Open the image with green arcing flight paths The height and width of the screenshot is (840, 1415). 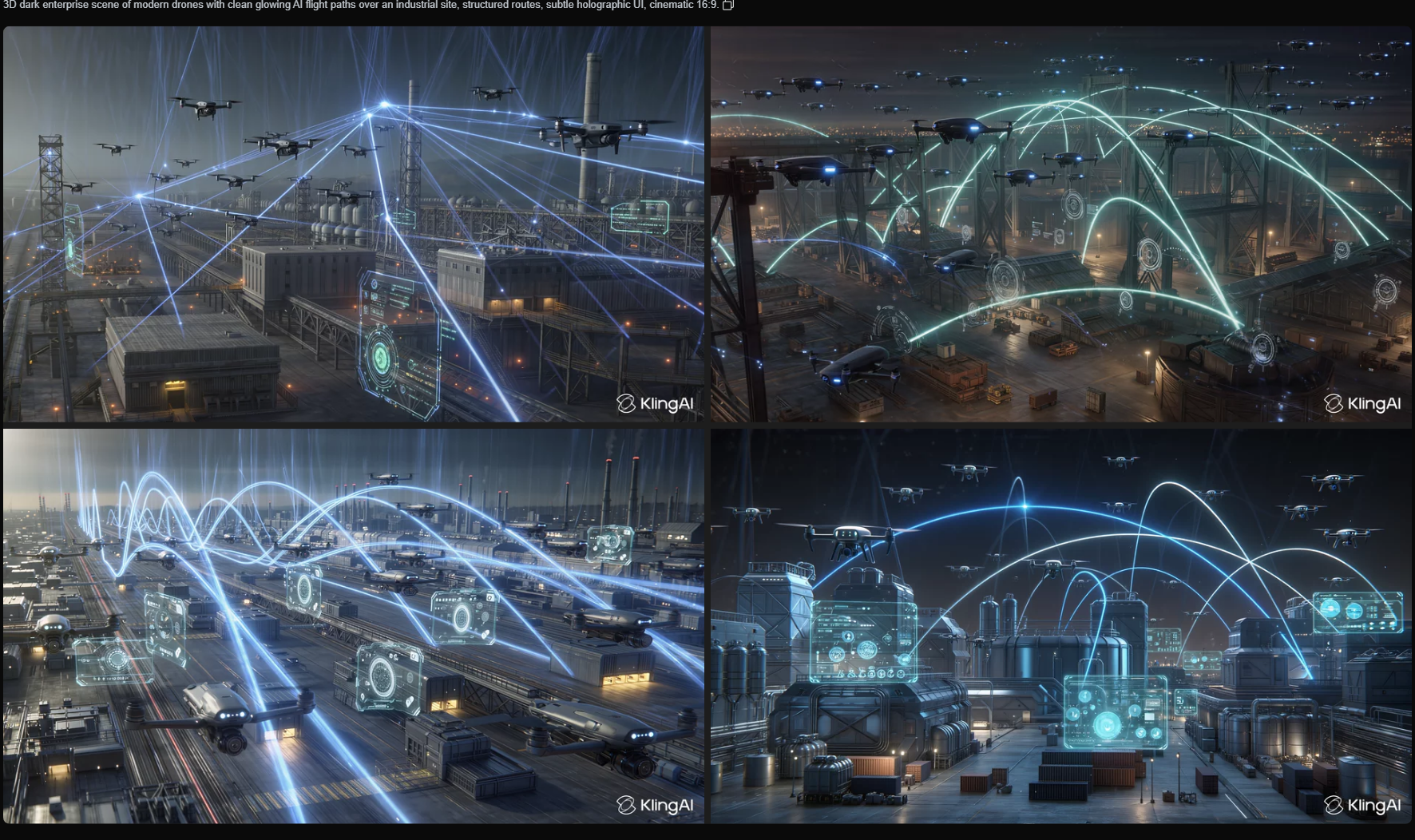click(1060, 224)
